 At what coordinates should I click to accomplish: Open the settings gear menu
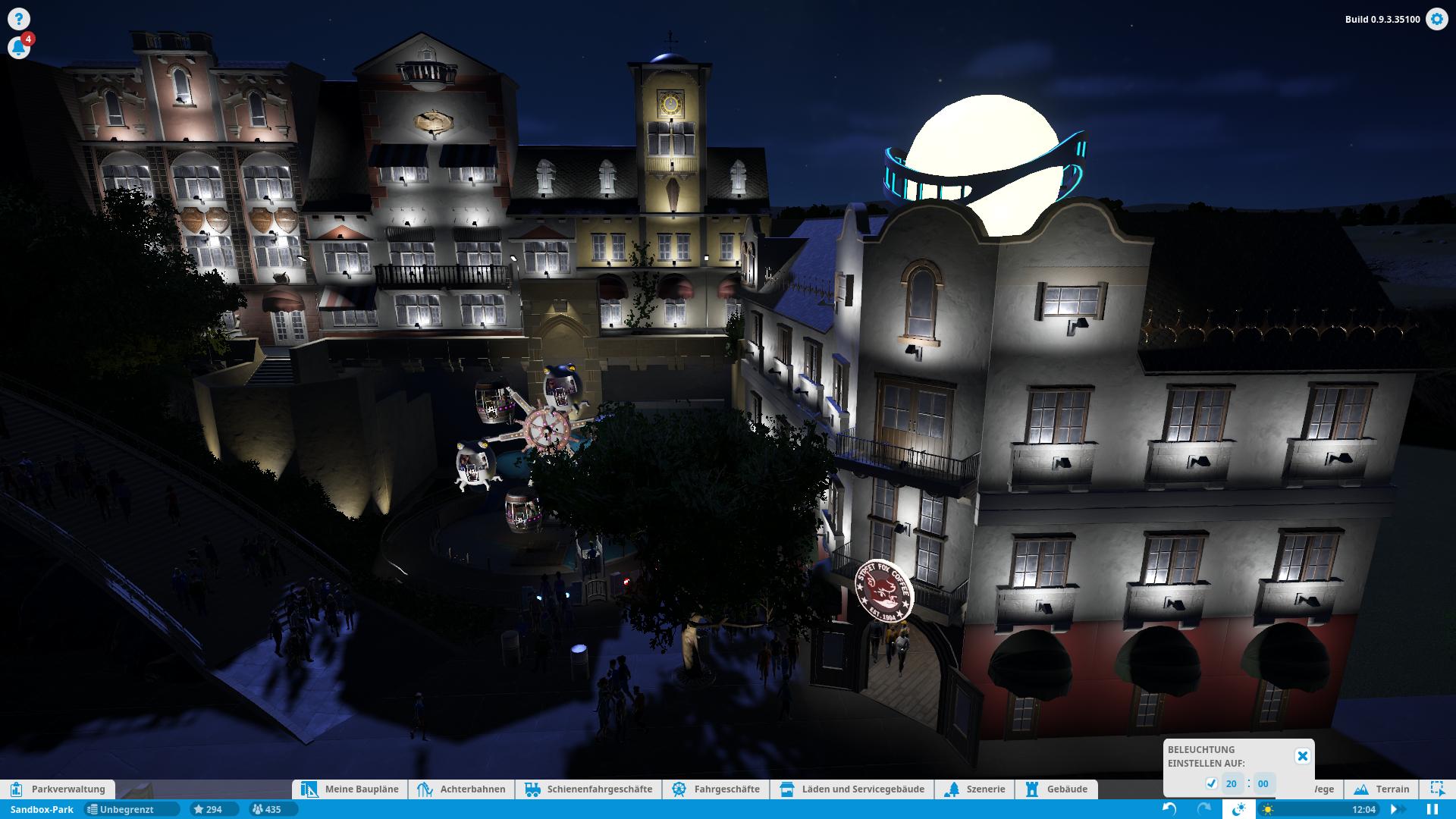pos(1436,19)
